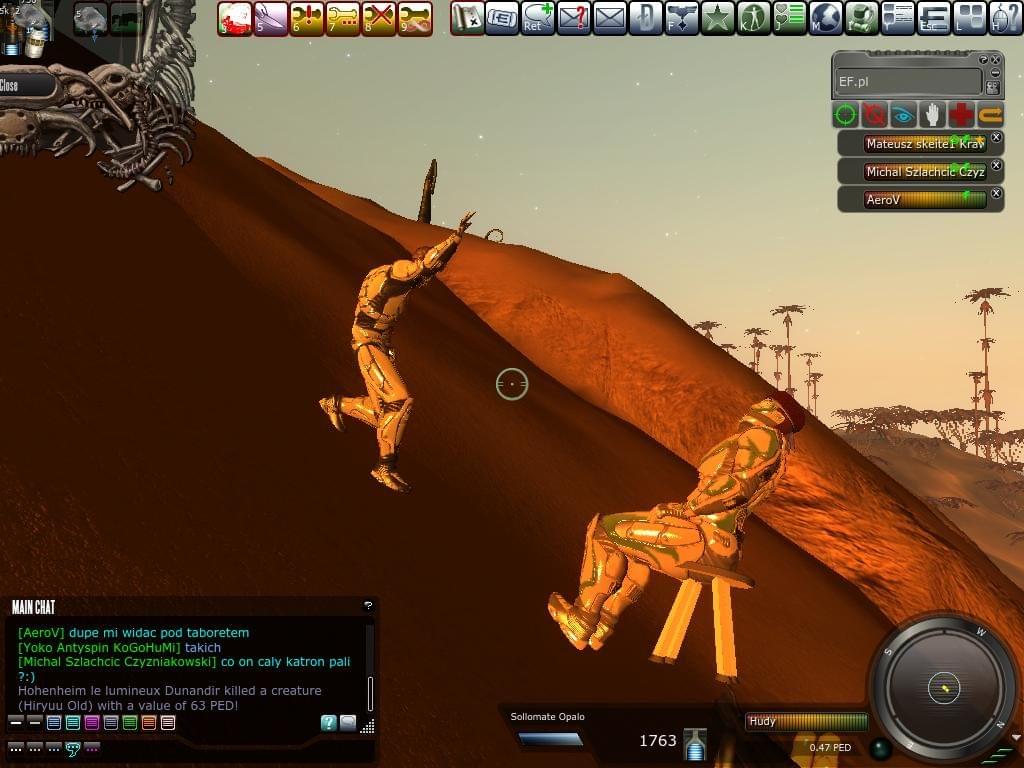Click the envelope with question mark icon
This screenshot has width=1024, height=768.
coord(574,18)
